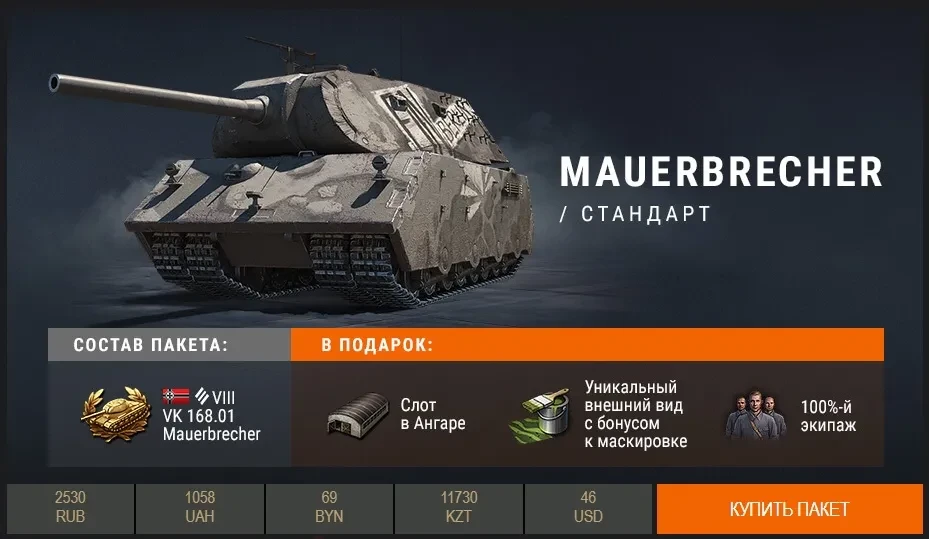Viewport: 929px width, 539px height.
Task: Choose the 46 USD price option
Action: tap(589, 509)
